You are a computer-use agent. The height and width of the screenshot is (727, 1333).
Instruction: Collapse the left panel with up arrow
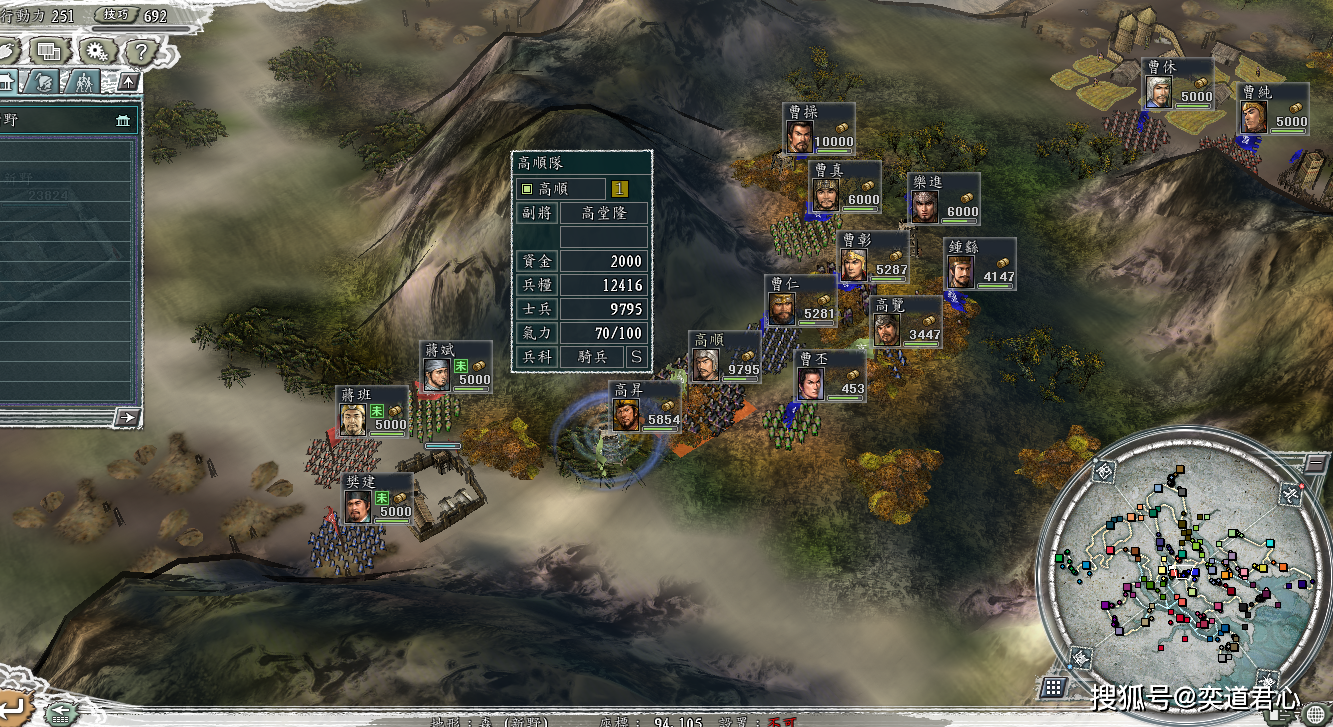128,81
